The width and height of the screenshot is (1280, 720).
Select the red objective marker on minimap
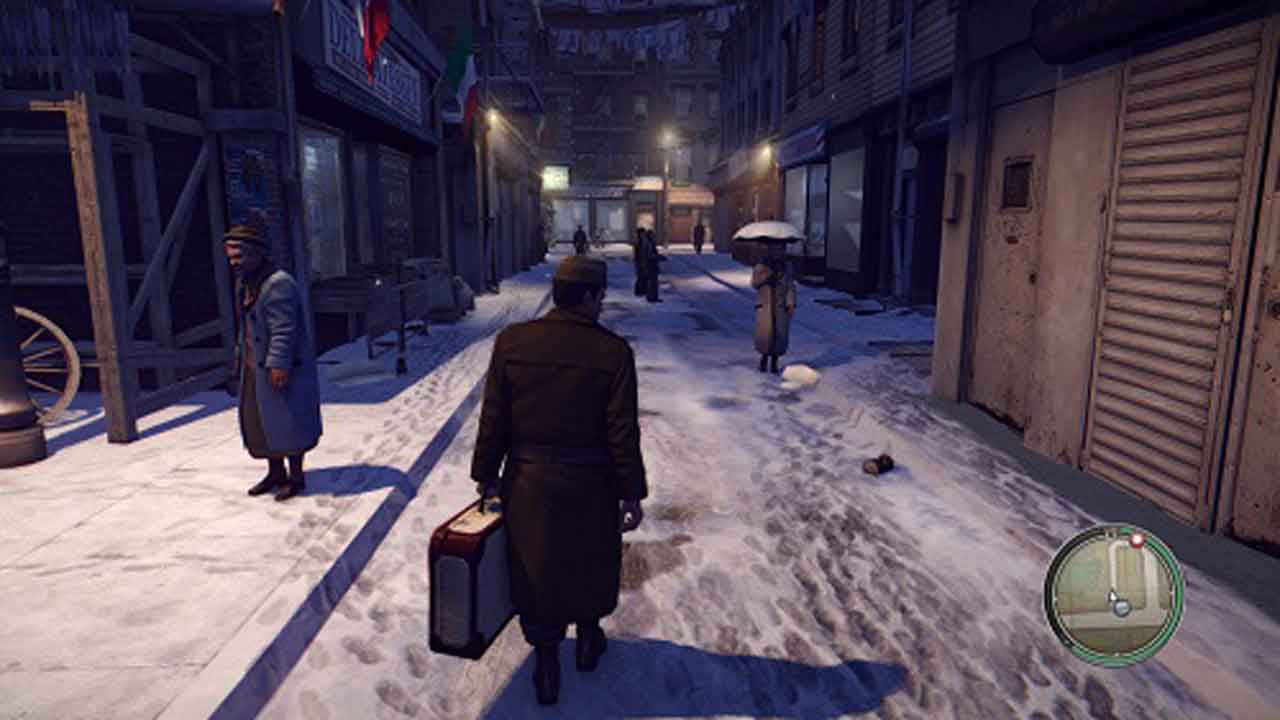point(1136,540)
